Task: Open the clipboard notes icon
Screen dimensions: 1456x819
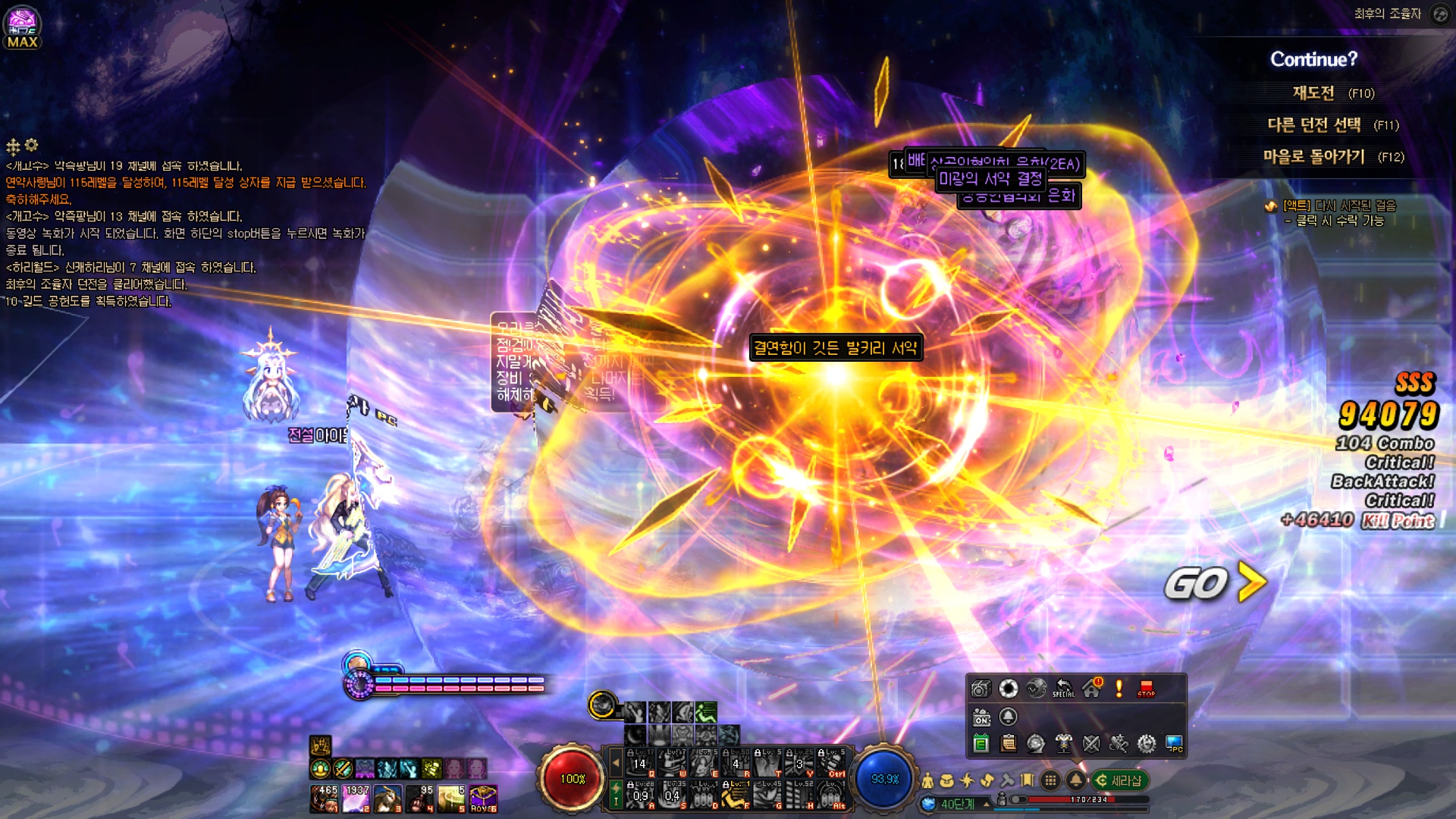Action: tap(1009, 744)
